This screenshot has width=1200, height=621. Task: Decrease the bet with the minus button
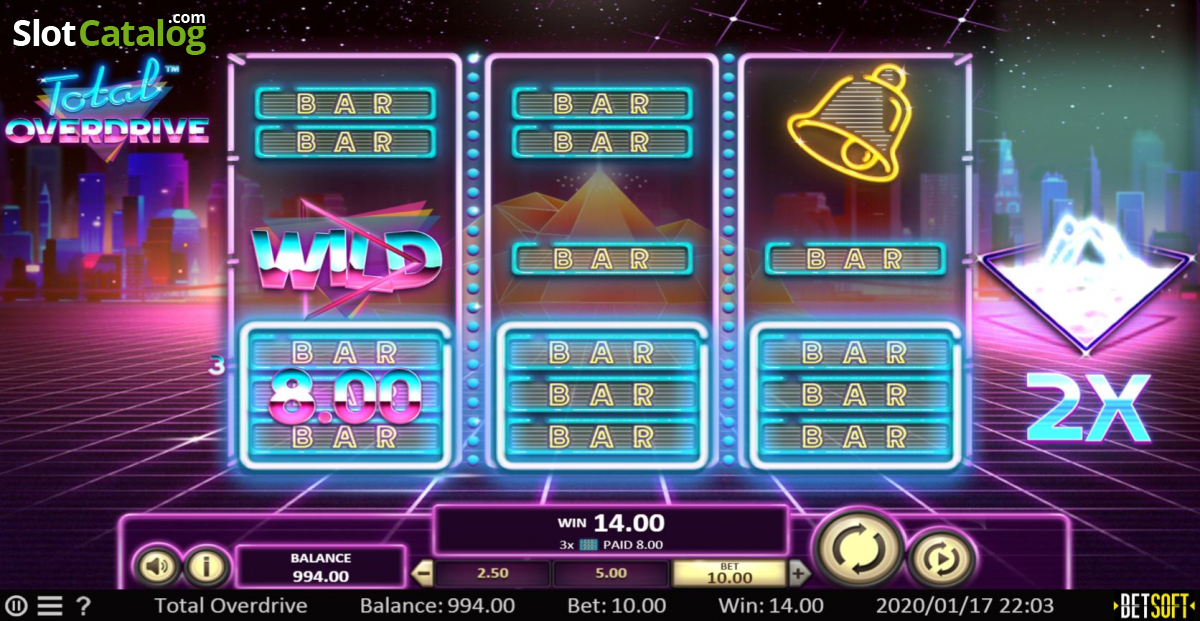(x=423, y=574)
